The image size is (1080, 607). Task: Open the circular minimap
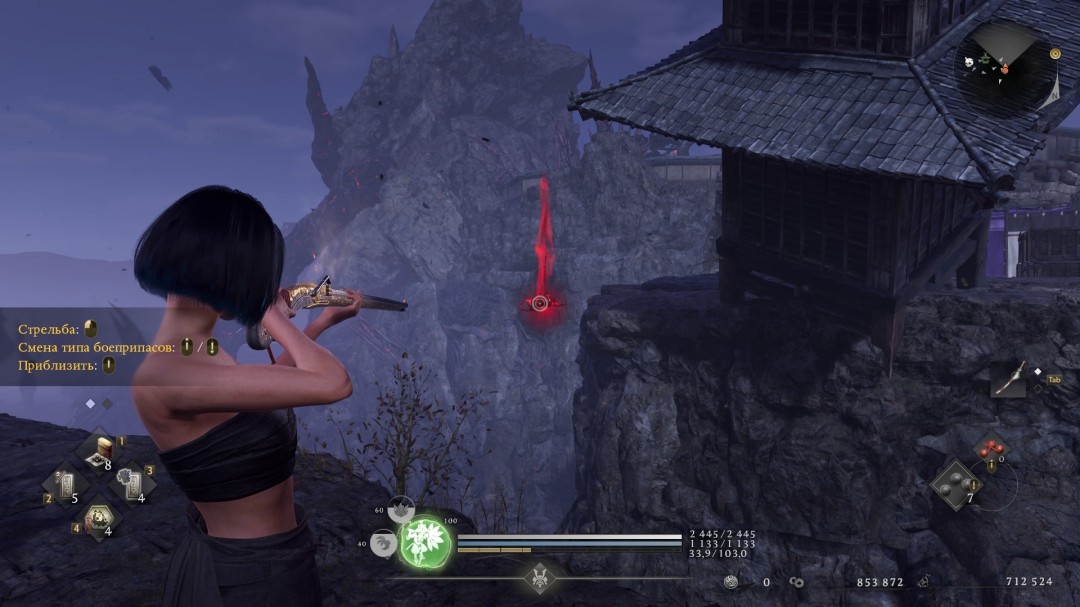tap(1007, 65)
